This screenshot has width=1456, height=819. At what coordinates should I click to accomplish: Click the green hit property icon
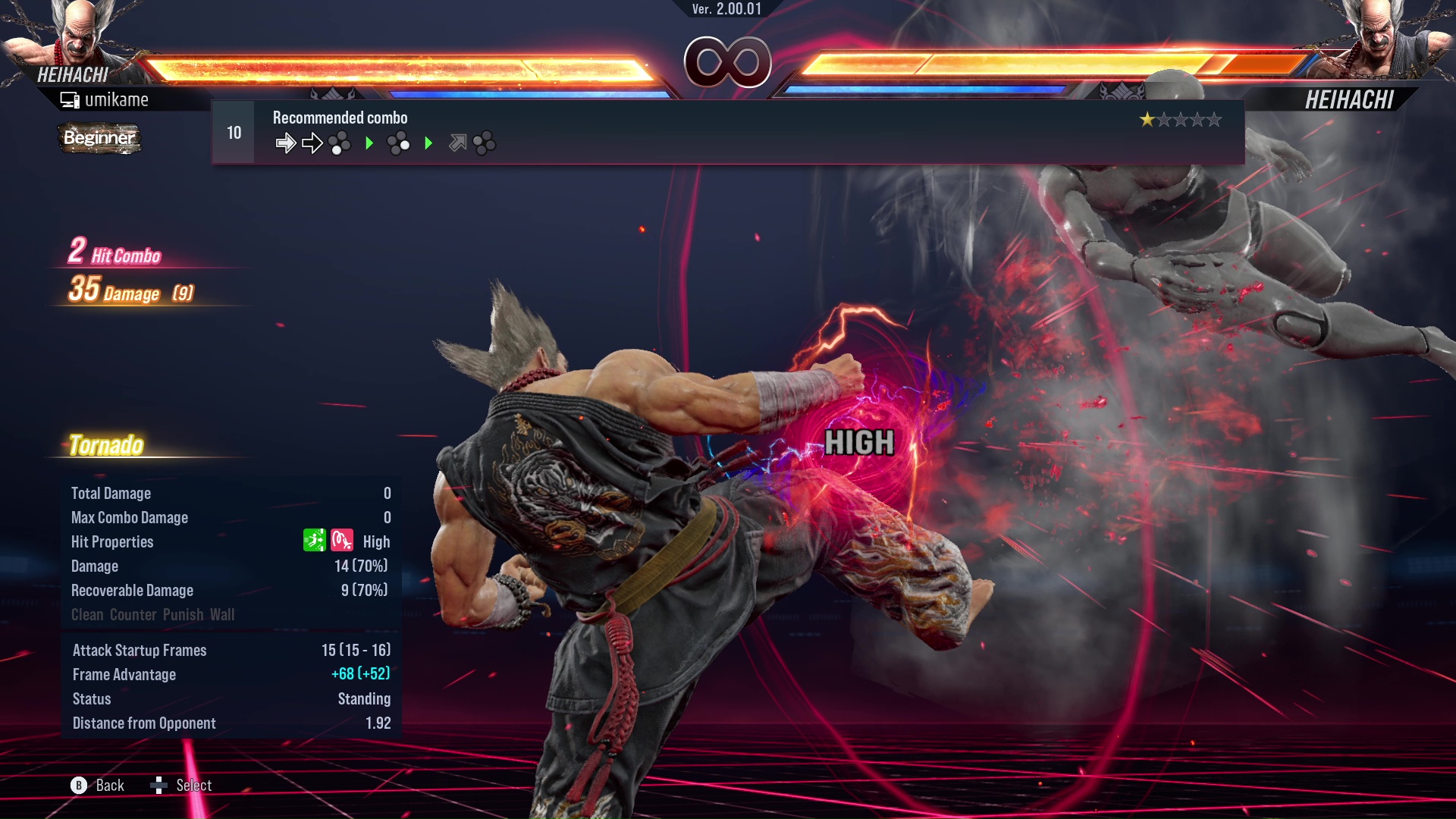click(x=314, y=541)
